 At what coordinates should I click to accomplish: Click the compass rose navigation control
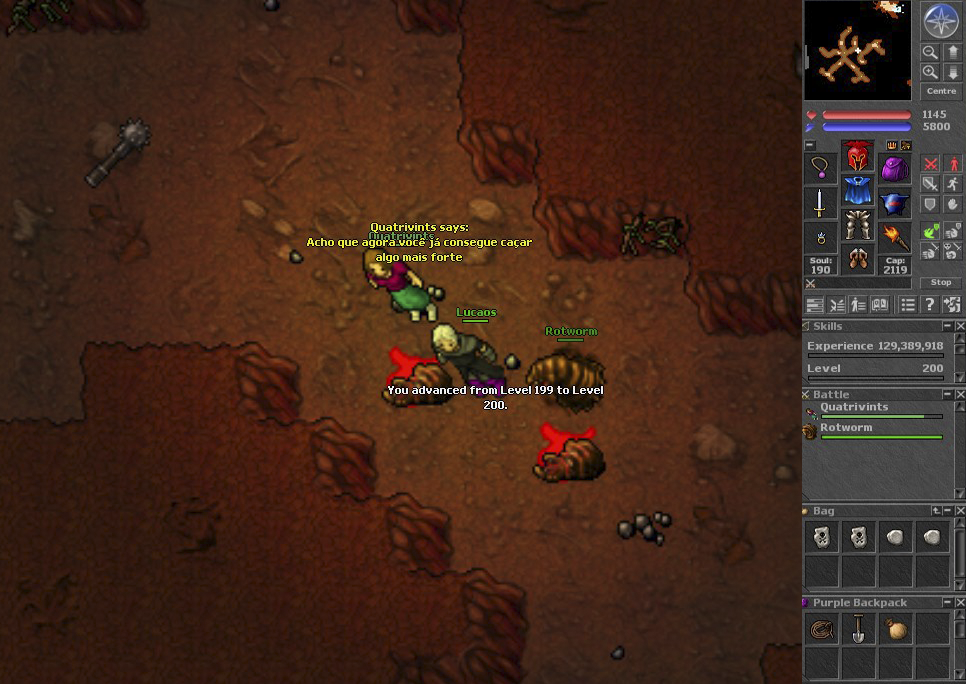click(940, 21)
